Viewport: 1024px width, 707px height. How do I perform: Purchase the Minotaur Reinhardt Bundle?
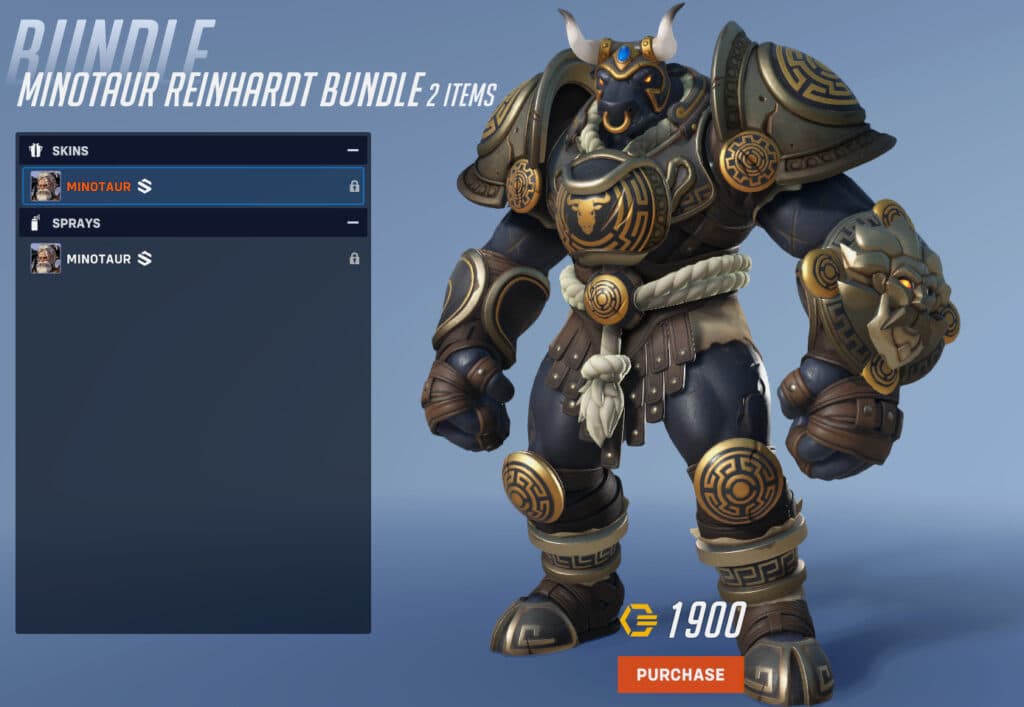[x=680, y=674]
